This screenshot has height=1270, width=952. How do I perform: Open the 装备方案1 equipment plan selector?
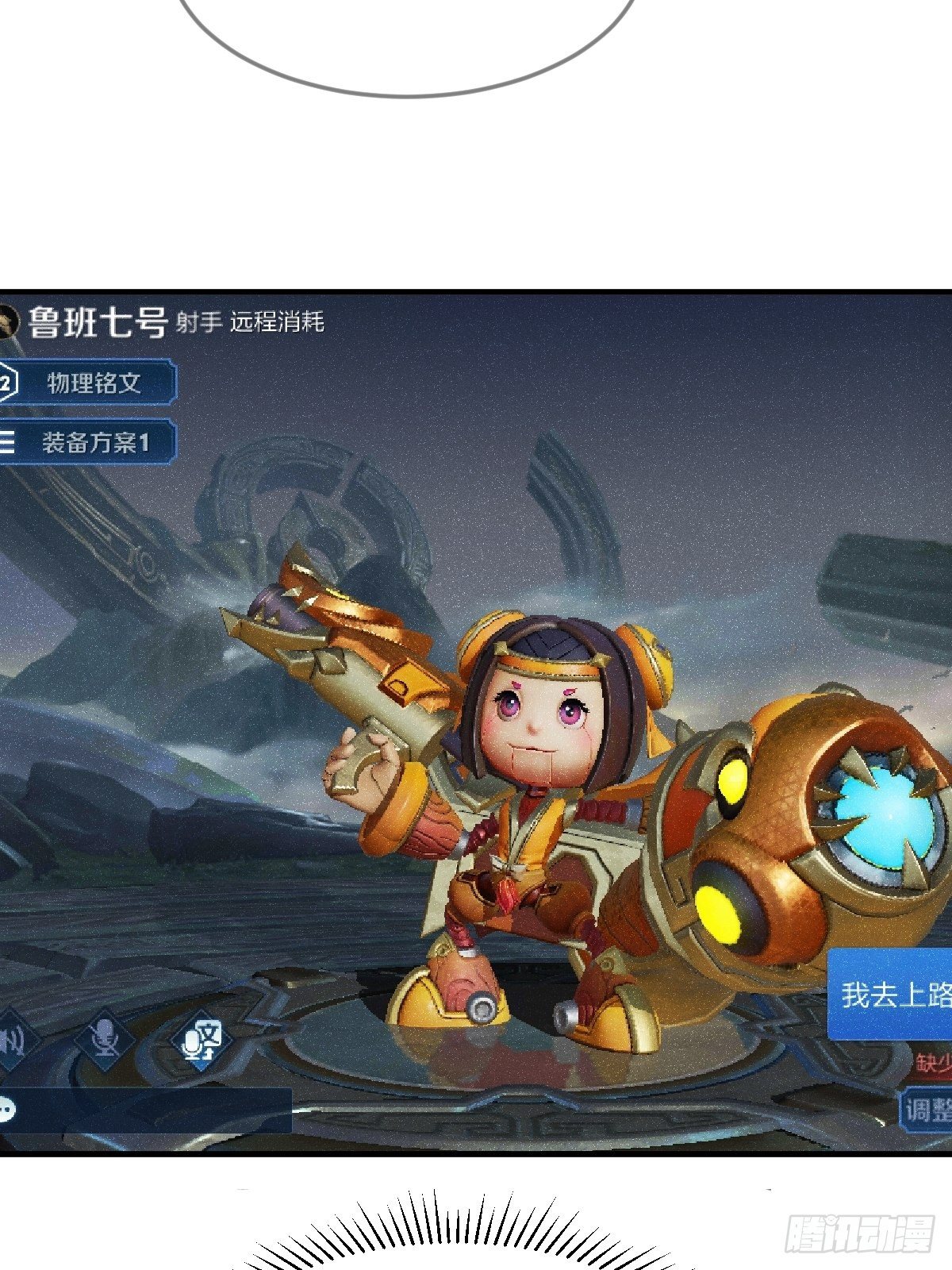(89, 442)
